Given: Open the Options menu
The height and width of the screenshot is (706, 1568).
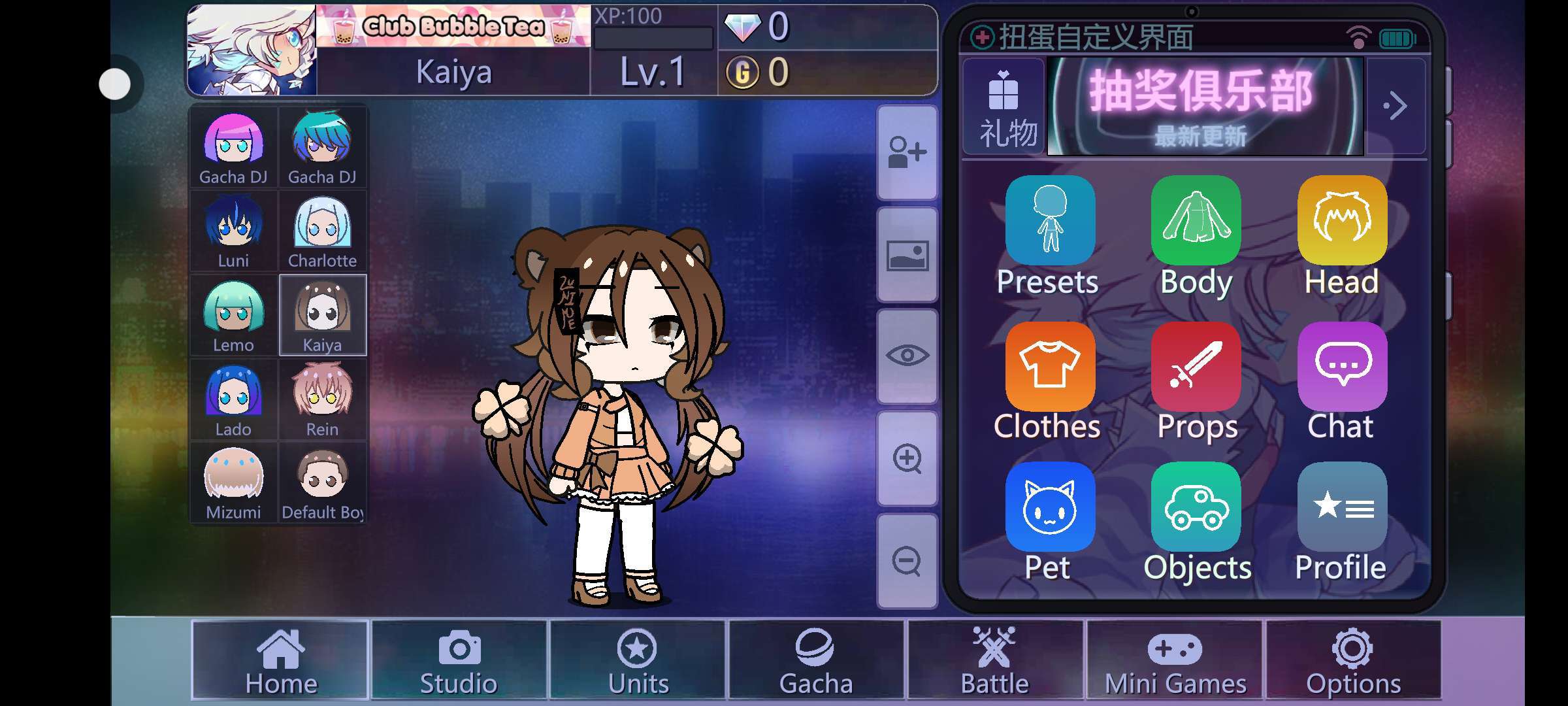Looking at the screenshot, I should 1353,660.
